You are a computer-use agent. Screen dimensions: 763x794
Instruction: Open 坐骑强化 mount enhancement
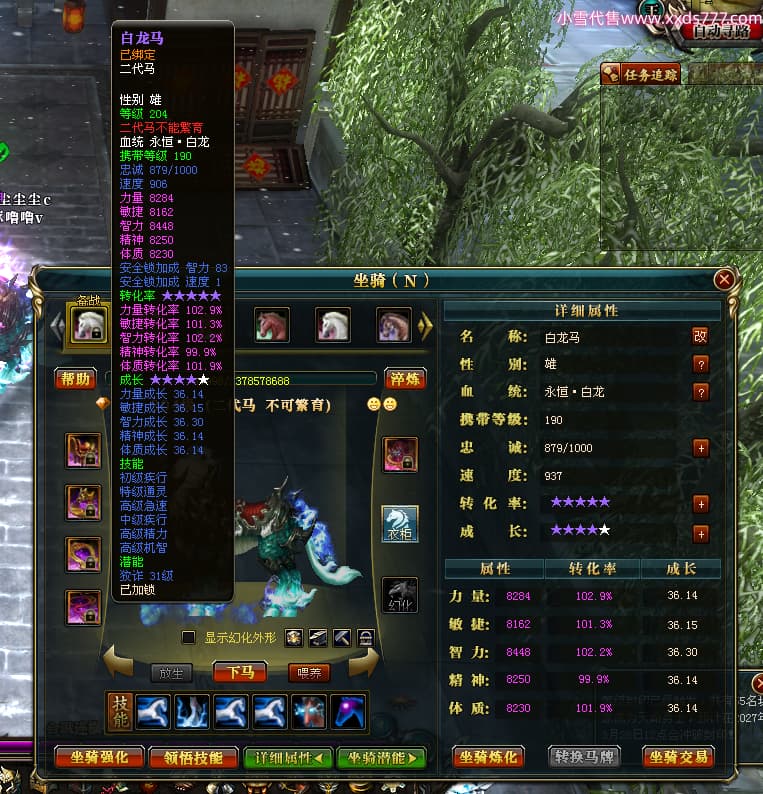(98, 757)
